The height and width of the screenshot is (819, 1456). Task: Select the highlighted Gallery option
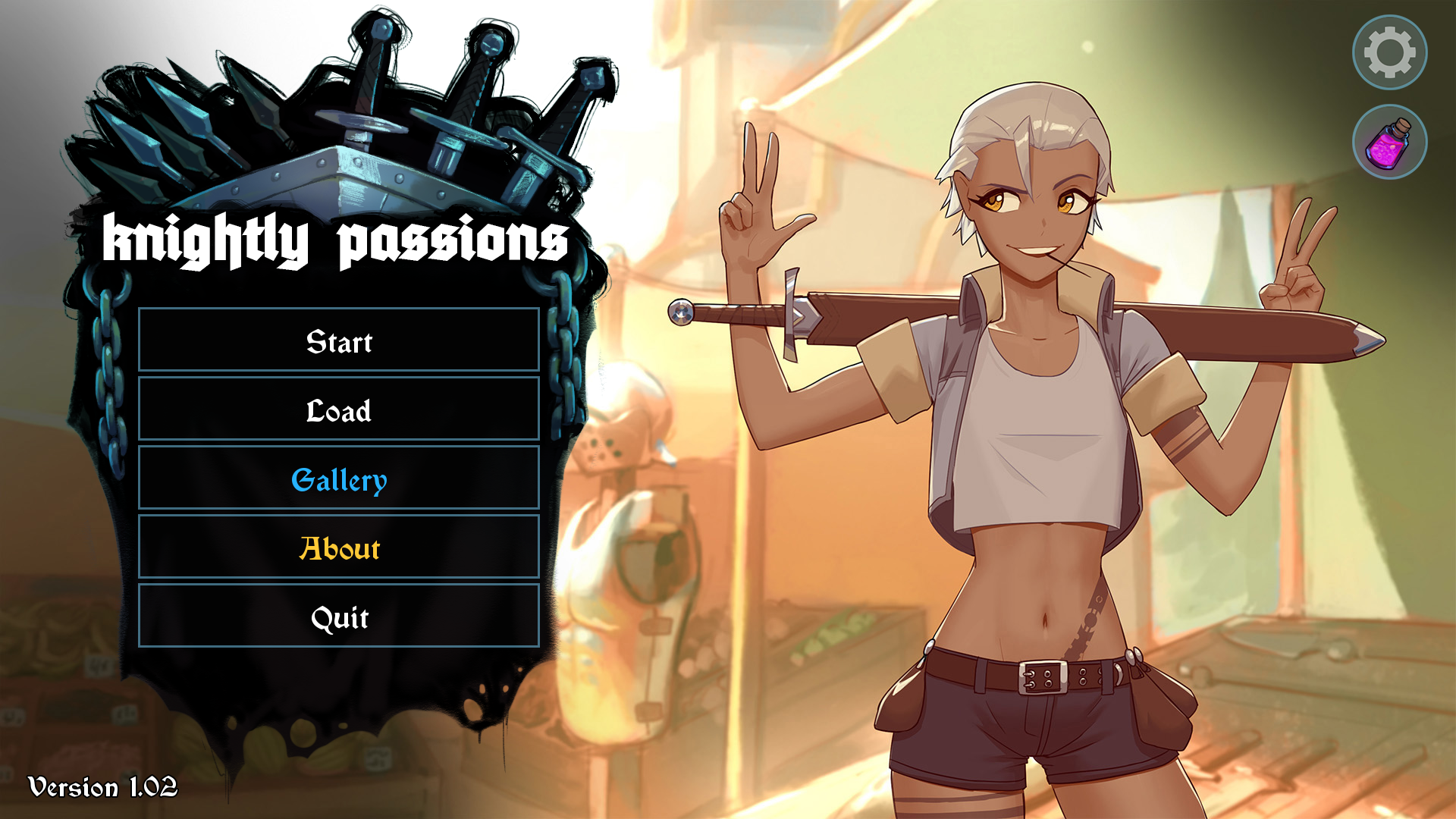pos(338,479)
